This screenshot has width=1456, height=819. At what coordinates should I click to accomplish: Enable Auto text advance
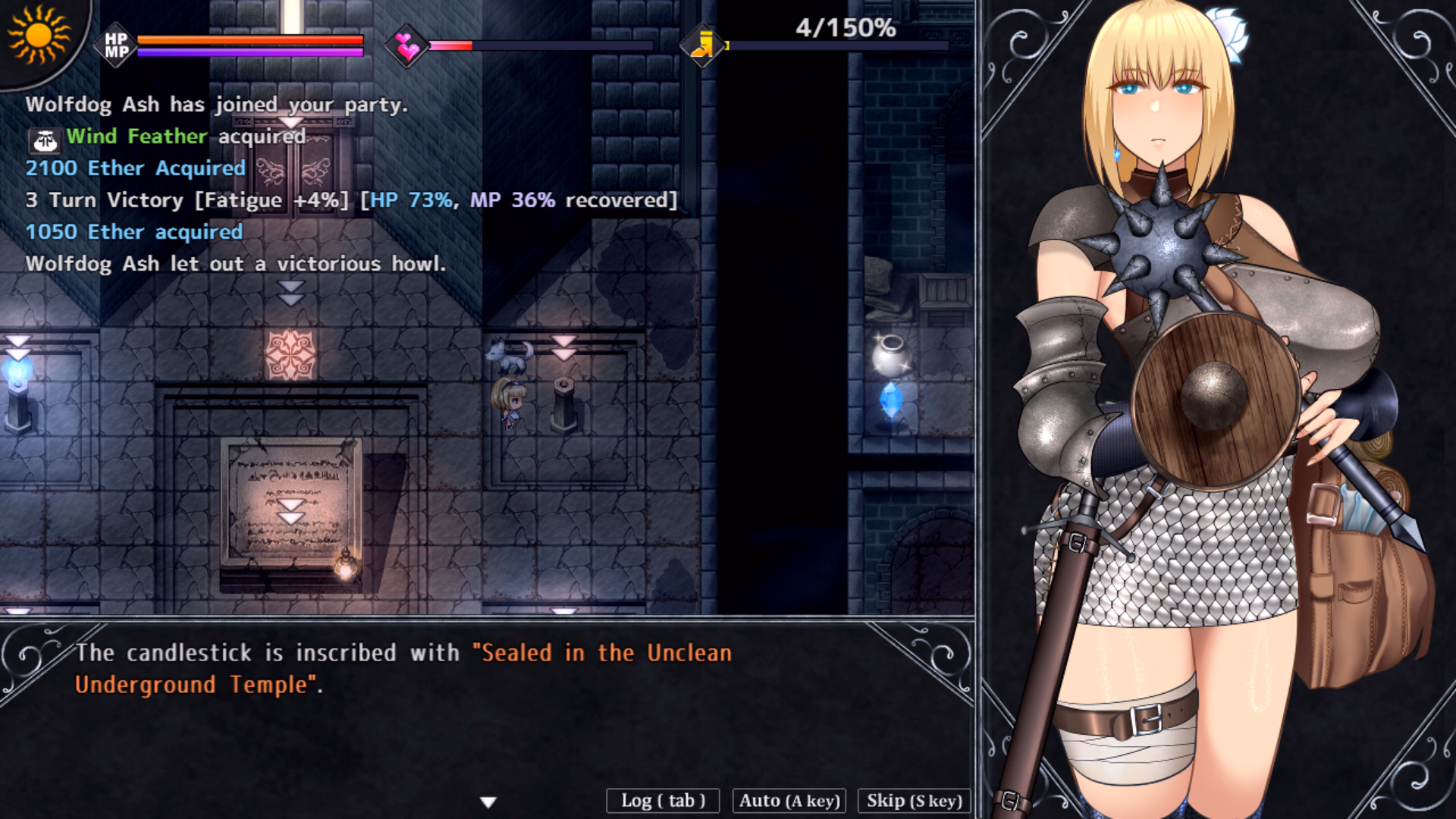click(789, 801)
